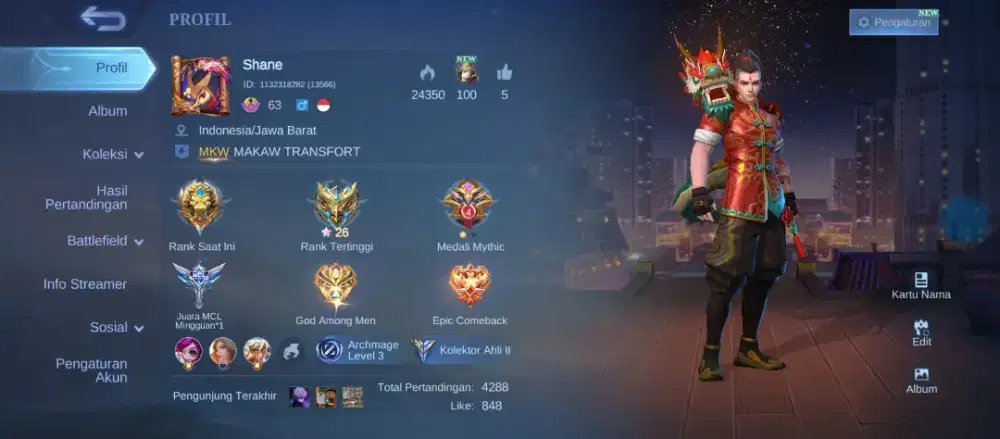
Task: Show Info Streamer page
Action: [x=85, y=284]
